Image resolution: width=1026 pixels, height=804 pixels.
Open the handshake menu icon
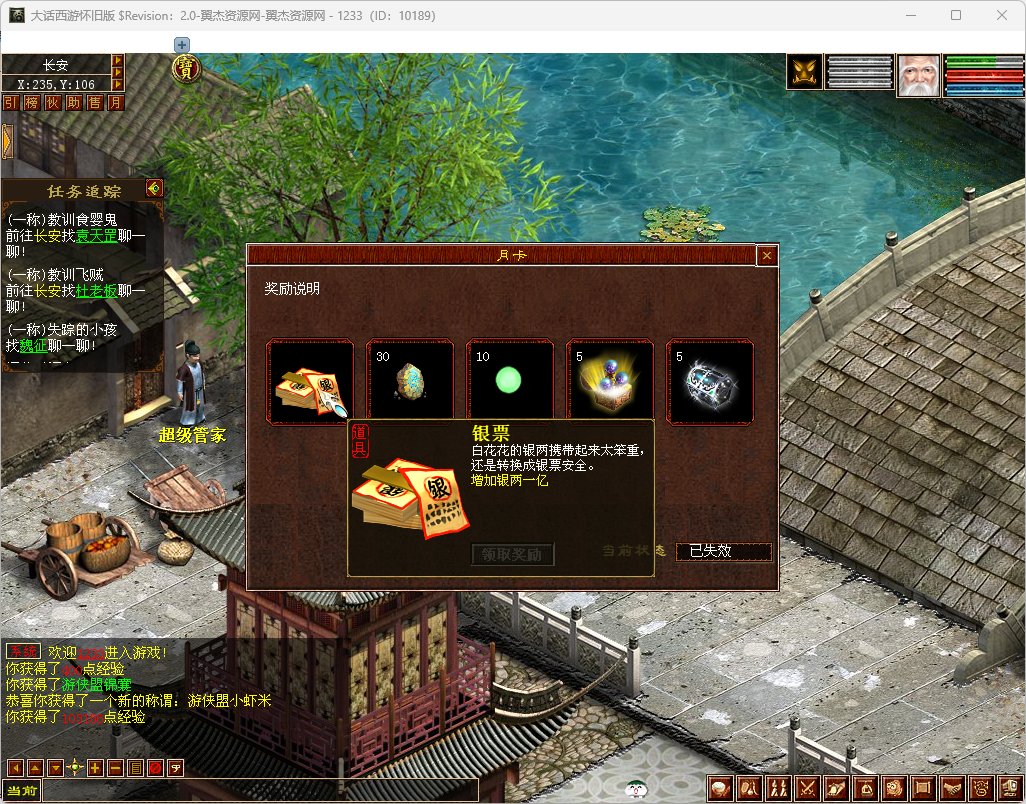point(952,788)
